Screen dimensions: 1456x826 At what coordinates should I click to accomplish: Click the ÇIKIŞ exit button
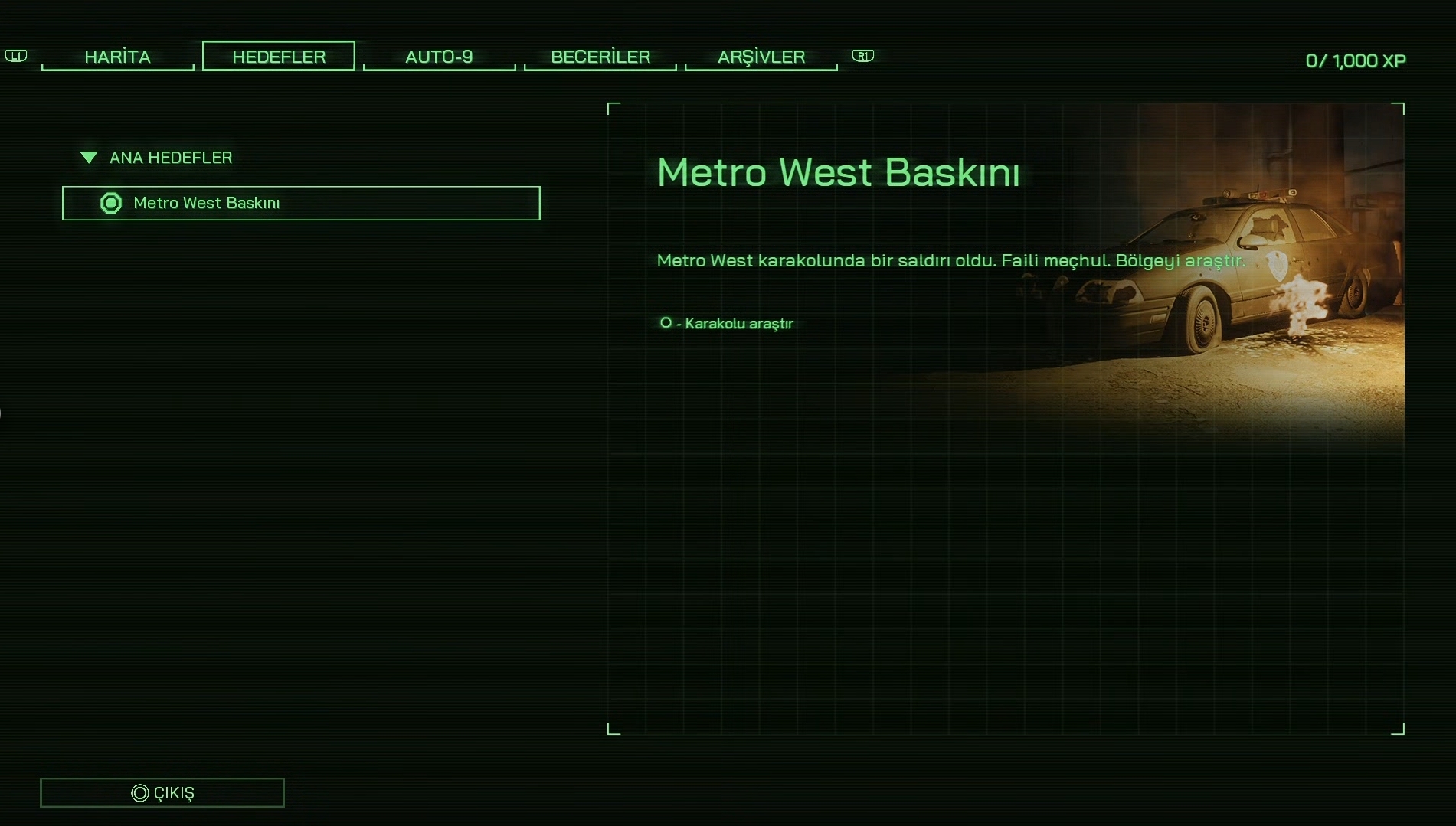click(x=162, y=792)
